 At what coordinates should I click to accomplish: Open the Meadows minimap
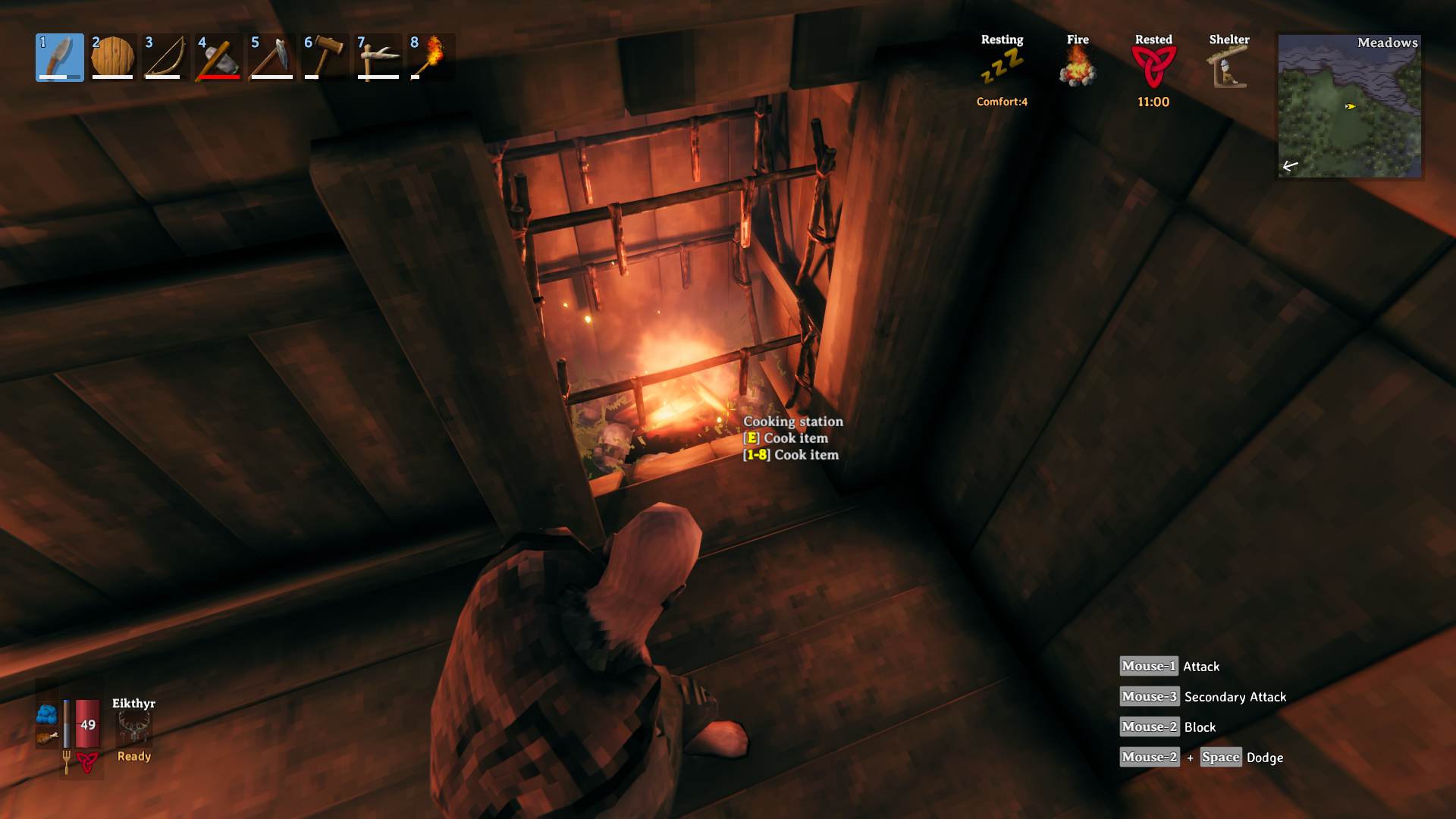point(1350,106)
